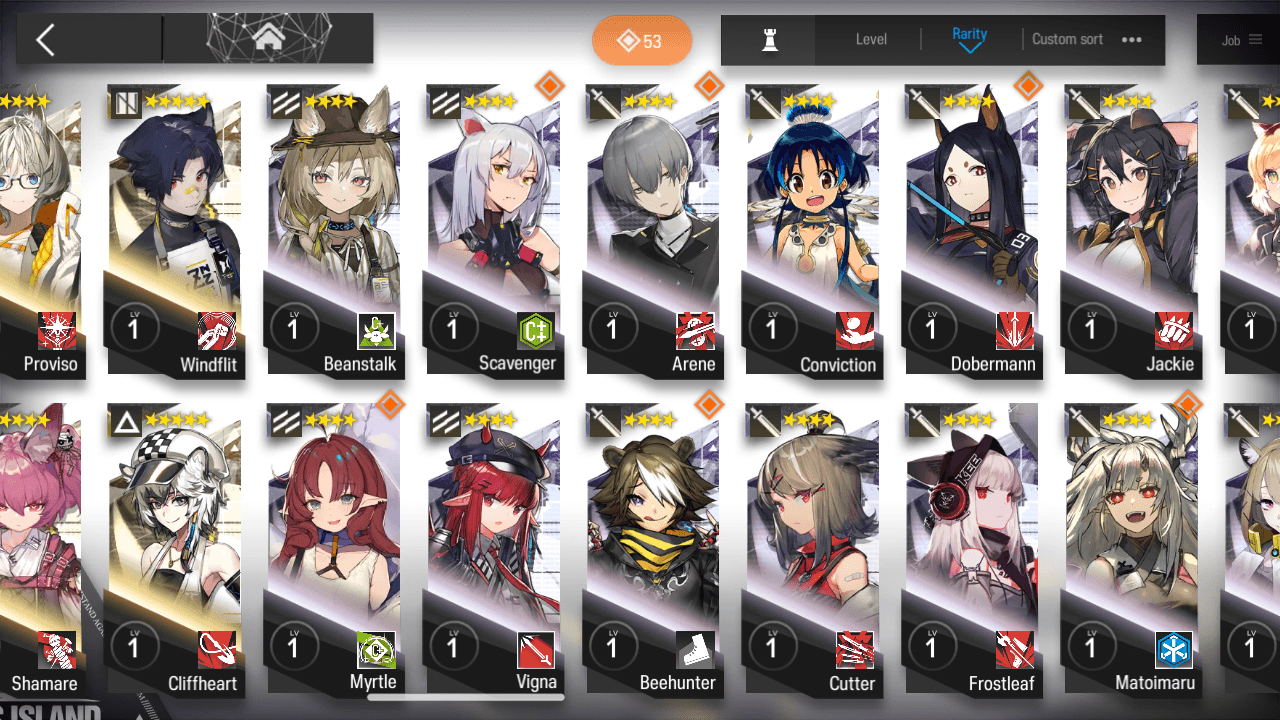Choose the Beanstalk operator card
The height and width of the screenshot is (720, 1280).
[x=334, y=230]
